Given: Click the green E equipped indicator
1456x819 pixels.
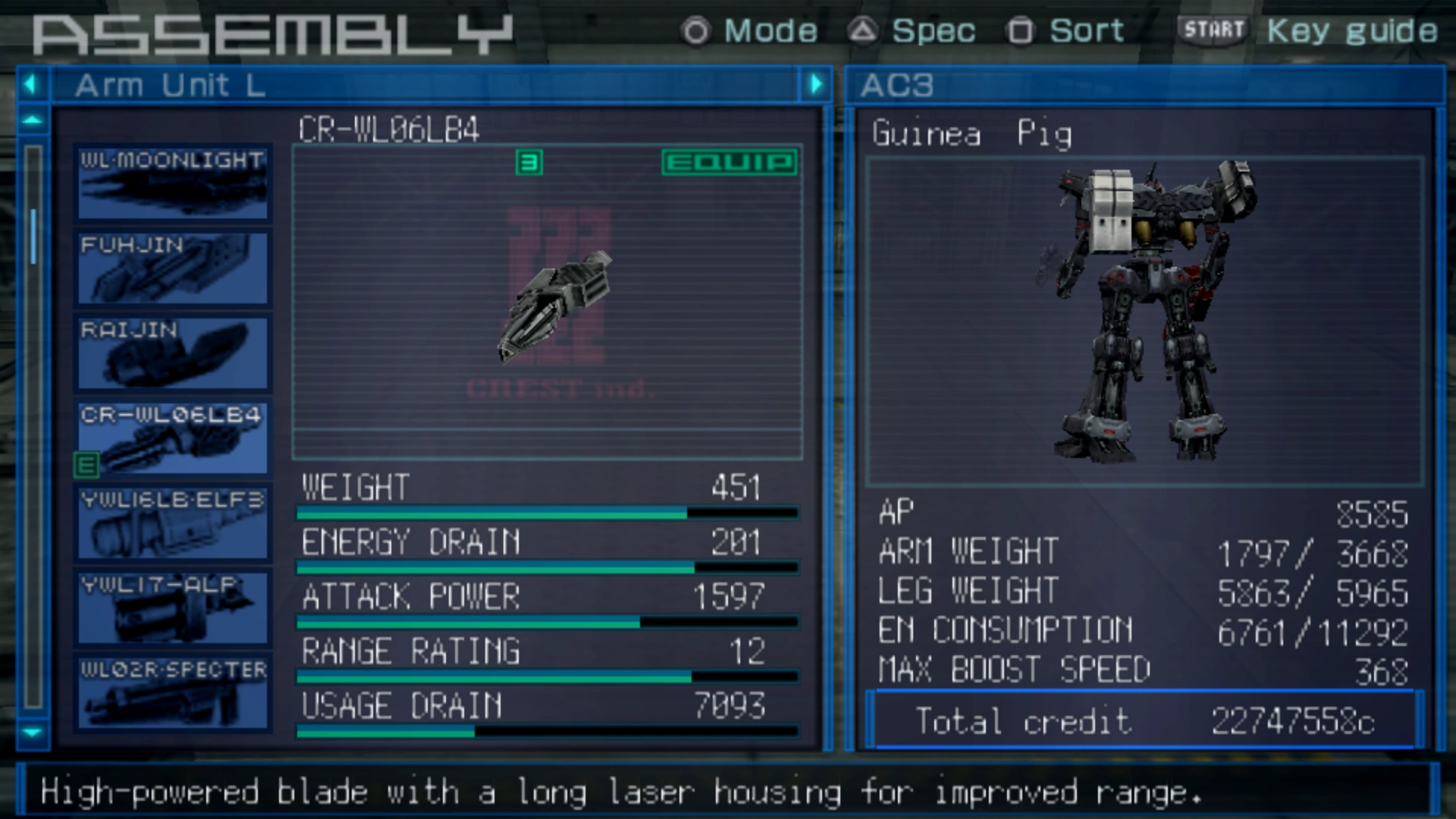Looking at the screenshot, I should click(87, 464).
